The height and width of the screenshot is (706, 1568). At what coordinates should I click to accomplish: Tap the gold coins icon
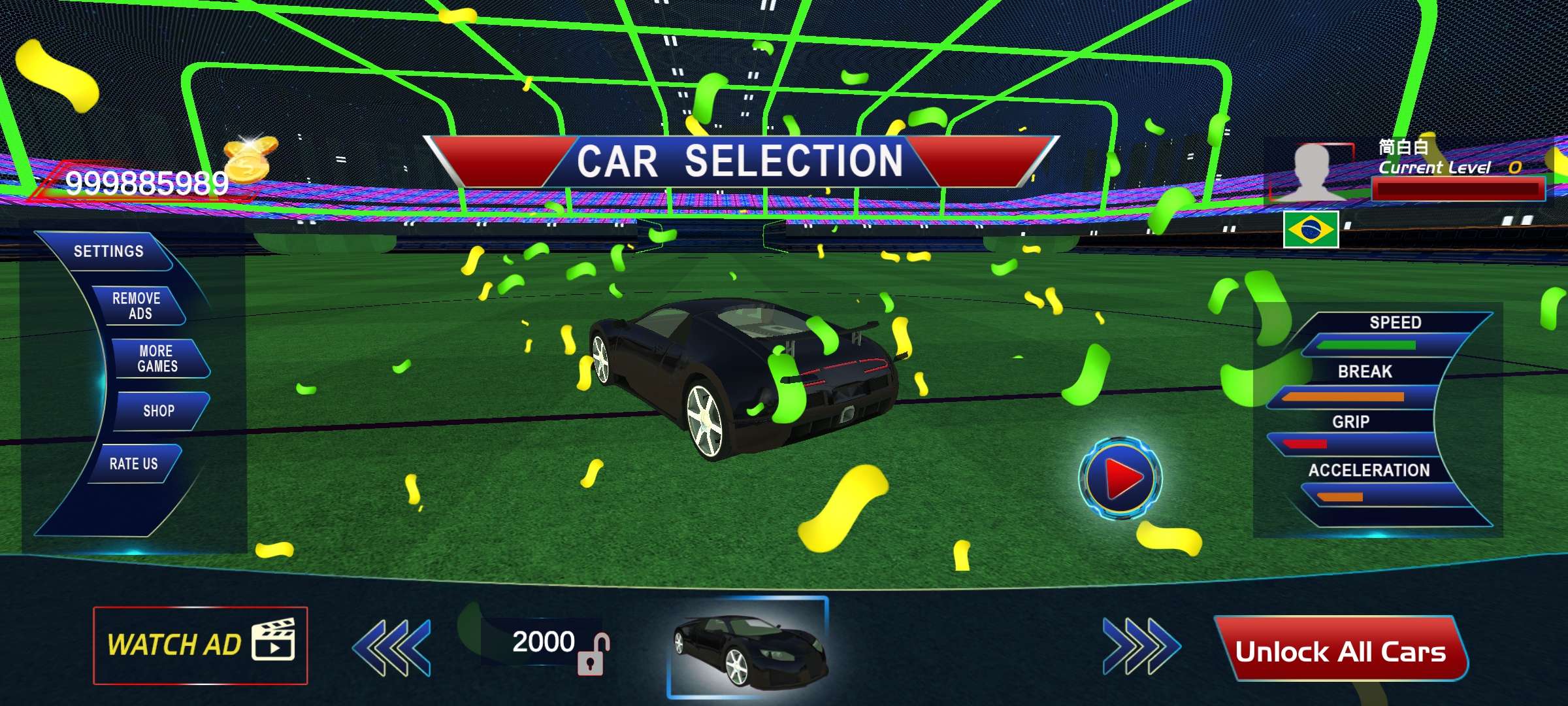tap(250, 157)
